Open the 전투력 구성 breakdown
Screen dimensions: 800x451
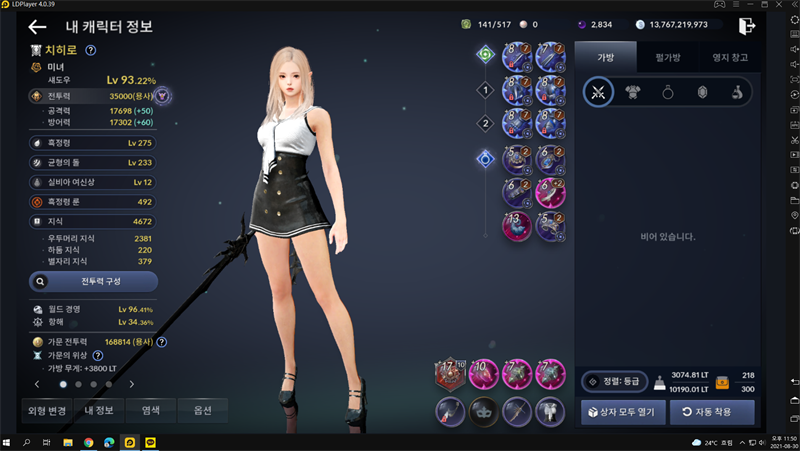tap(93, 282)
